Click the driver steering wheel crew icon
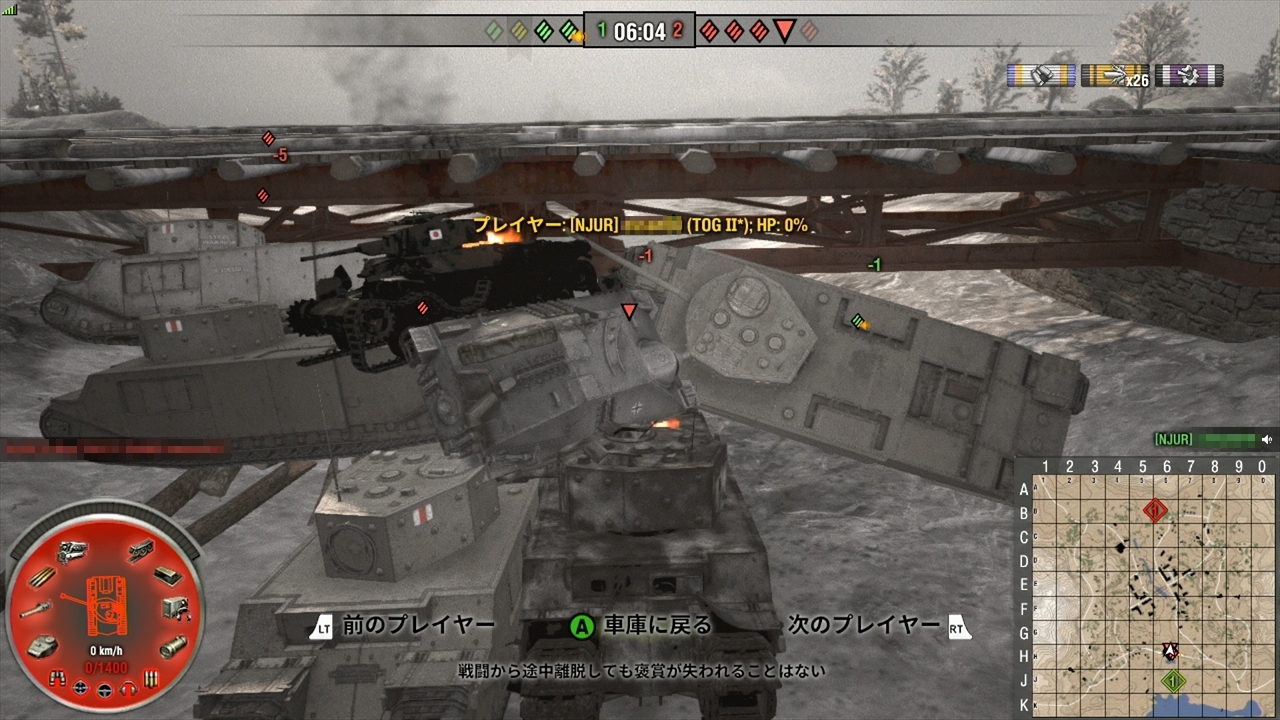1280x720 pixels. click(x=104, y=689)
